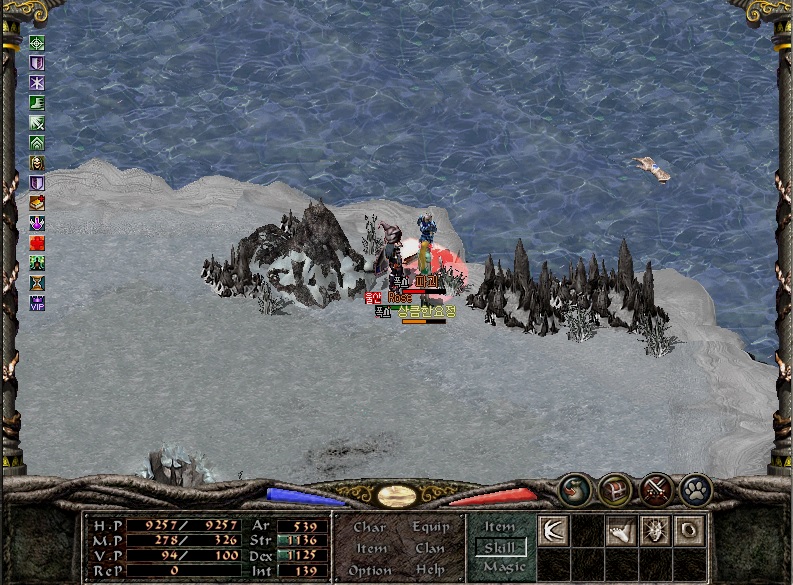Open the Help menu
Viewport: 793px width, 585px height.
click(x=430, y=570)
